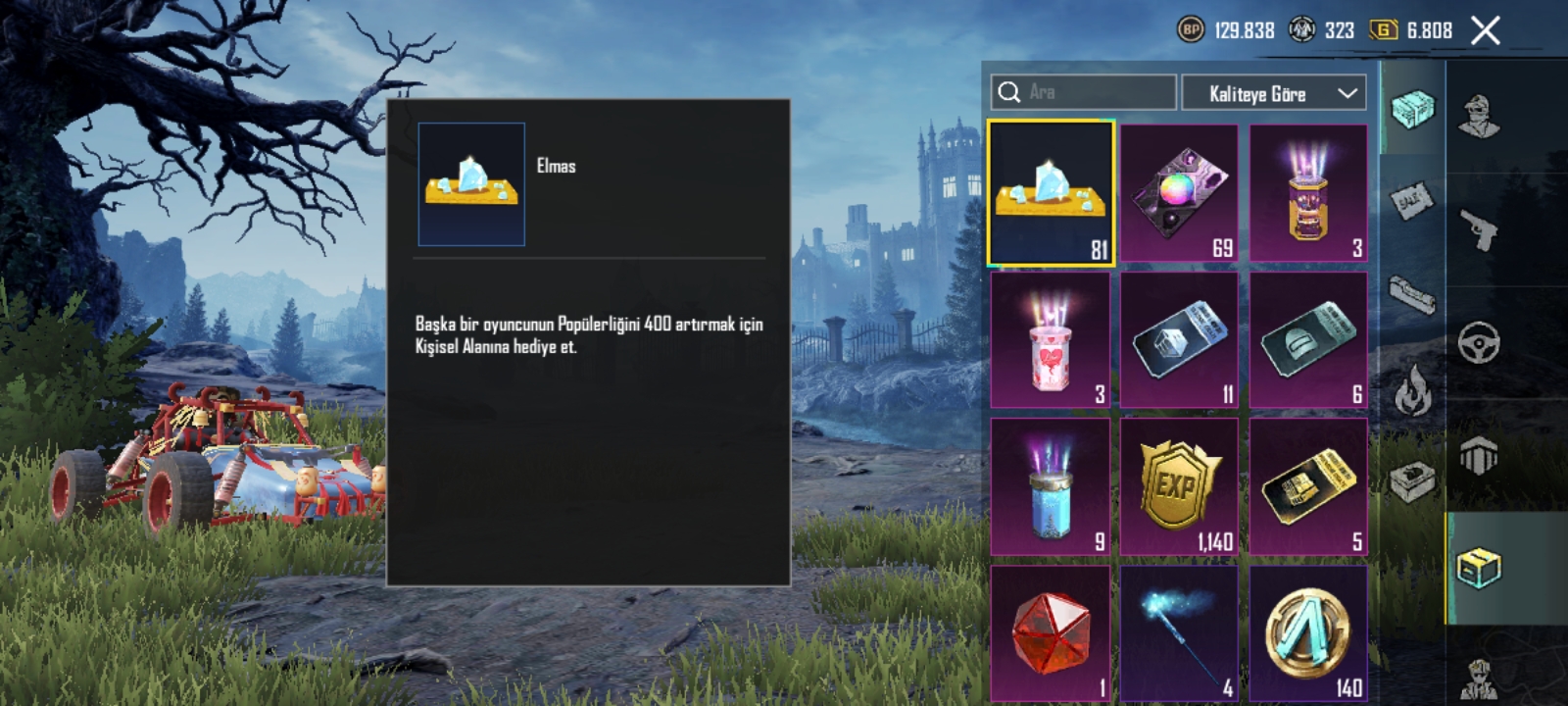Switch to the steering wheel vehicles tab
The image size is (1568, 706).
pyautogui.click(x=1478, y=343)
